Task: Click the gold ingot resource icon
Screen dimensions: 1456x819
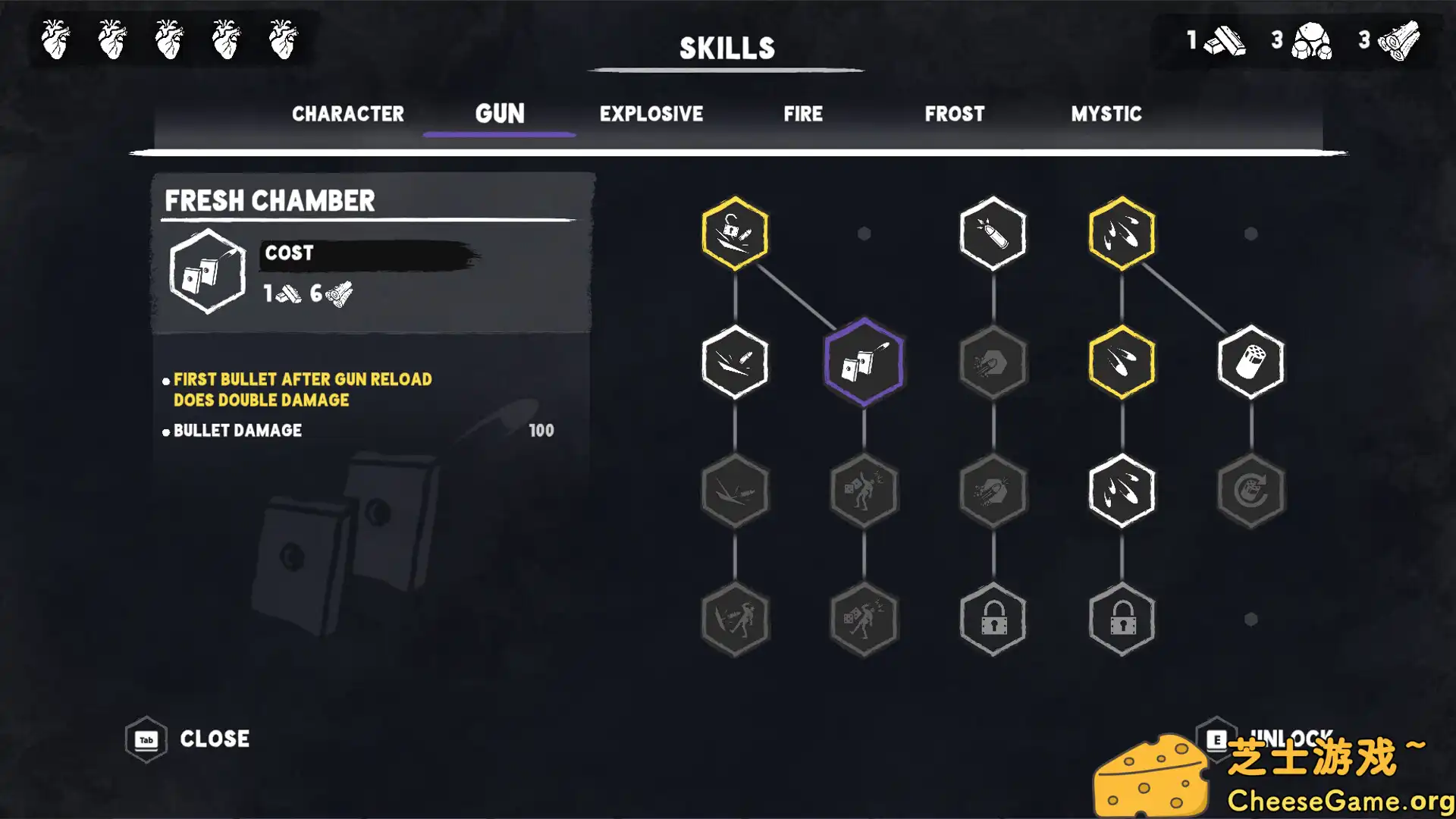Action: point(1225,42)
